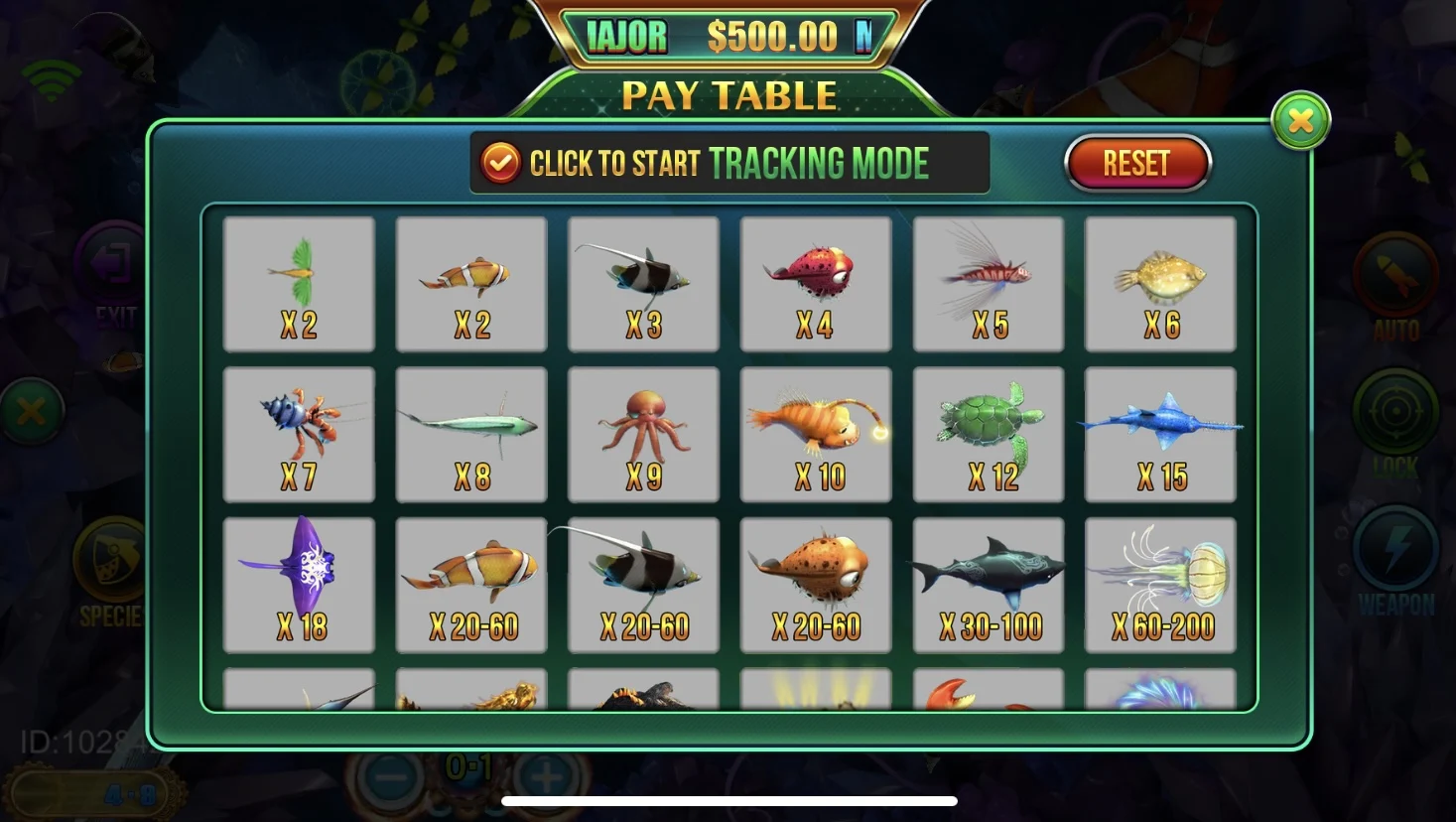
Task: Select the checkmark icon beside Tracking Mode
Action: tap(500, 162)
